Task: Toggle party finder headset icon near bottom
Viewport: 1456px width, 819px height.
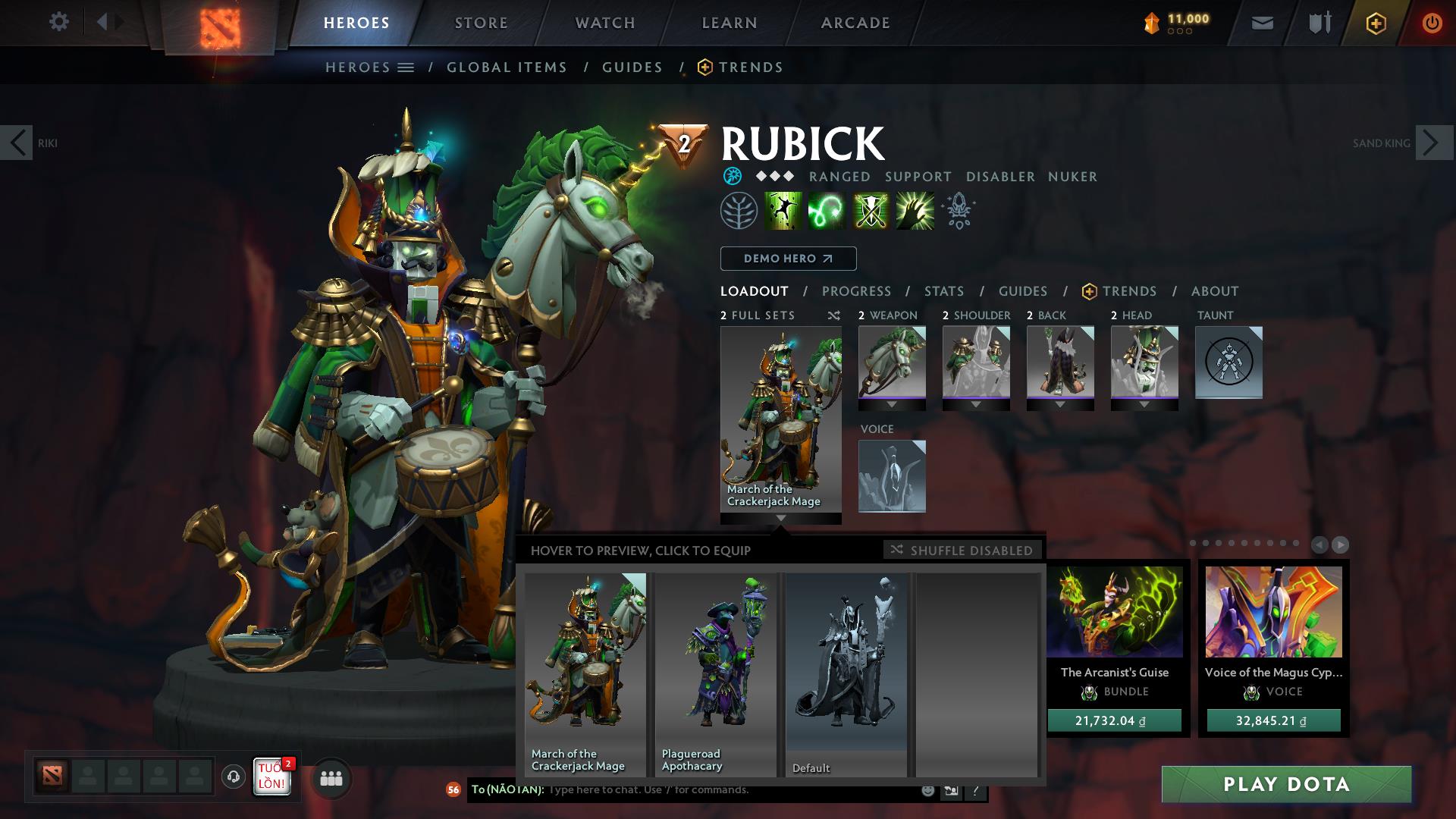Action: click(x=232, y=778)
